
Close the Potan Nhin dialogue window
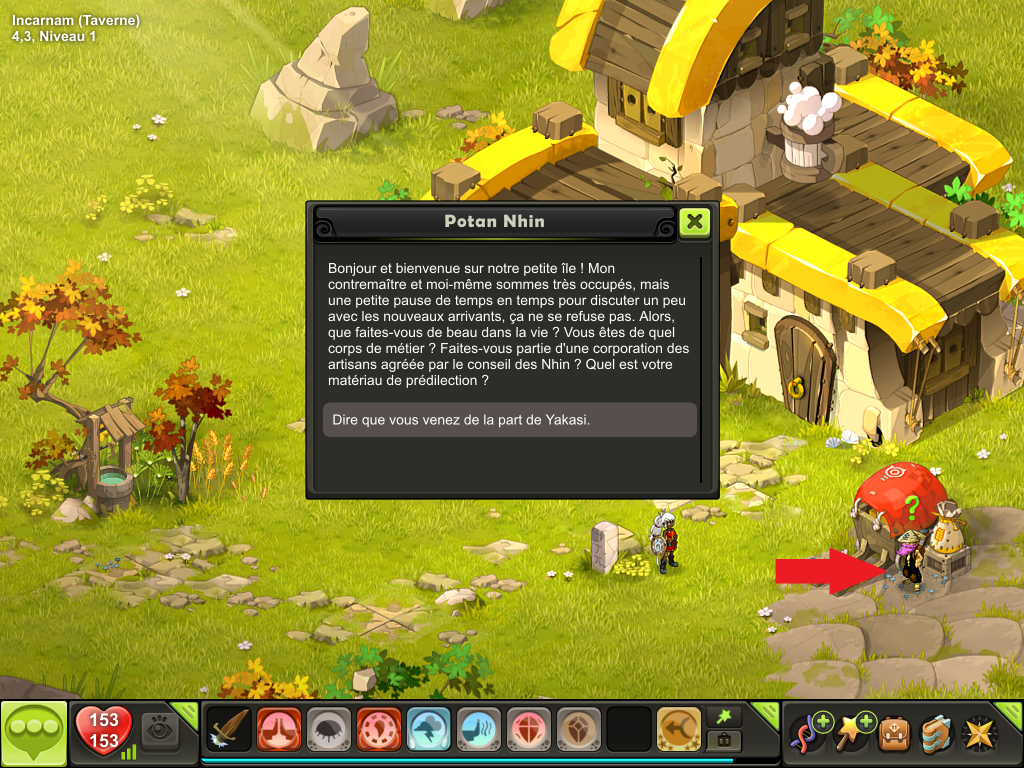coord(694,222)
